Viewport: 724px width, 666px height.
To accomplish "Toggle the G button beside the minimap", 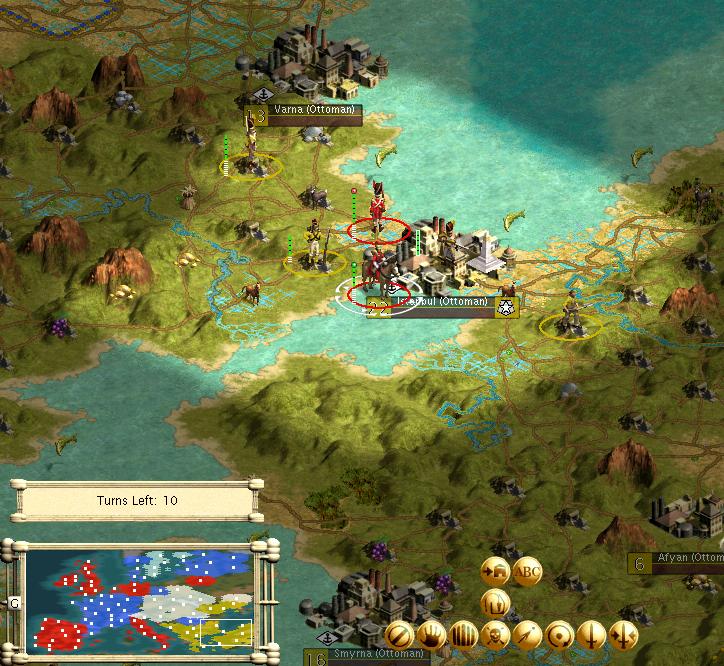I will (x=15, y=603).
